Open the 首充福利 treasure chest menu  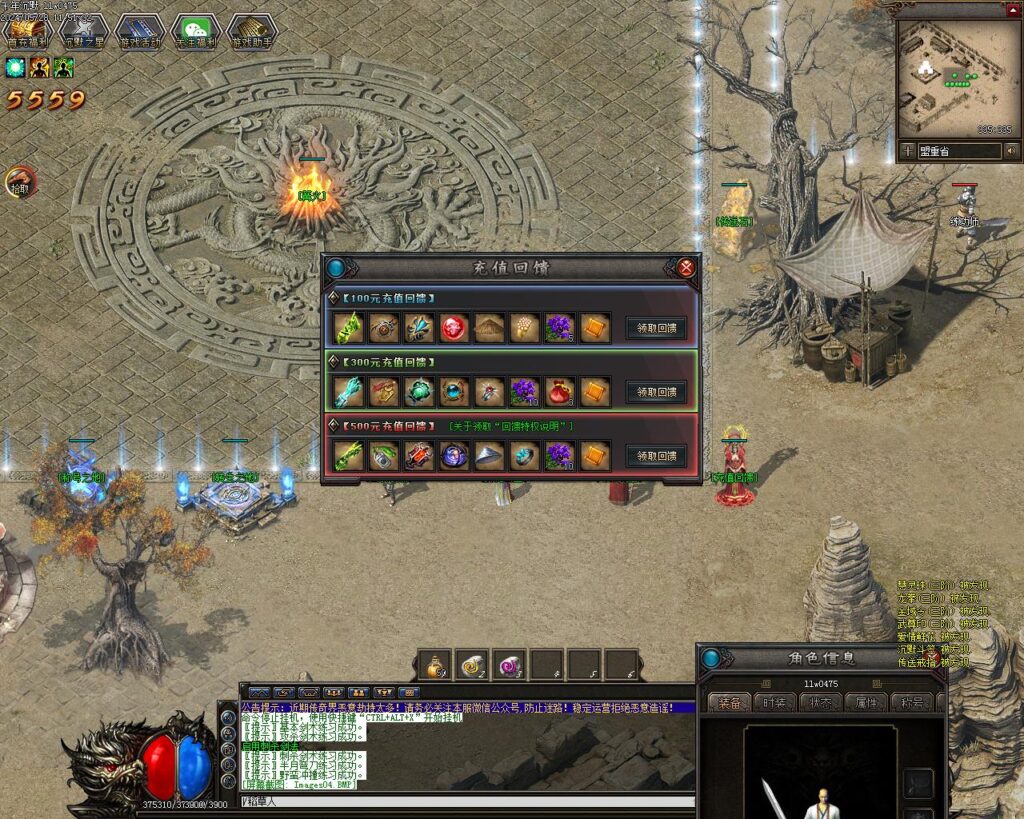tap(28, 33)
